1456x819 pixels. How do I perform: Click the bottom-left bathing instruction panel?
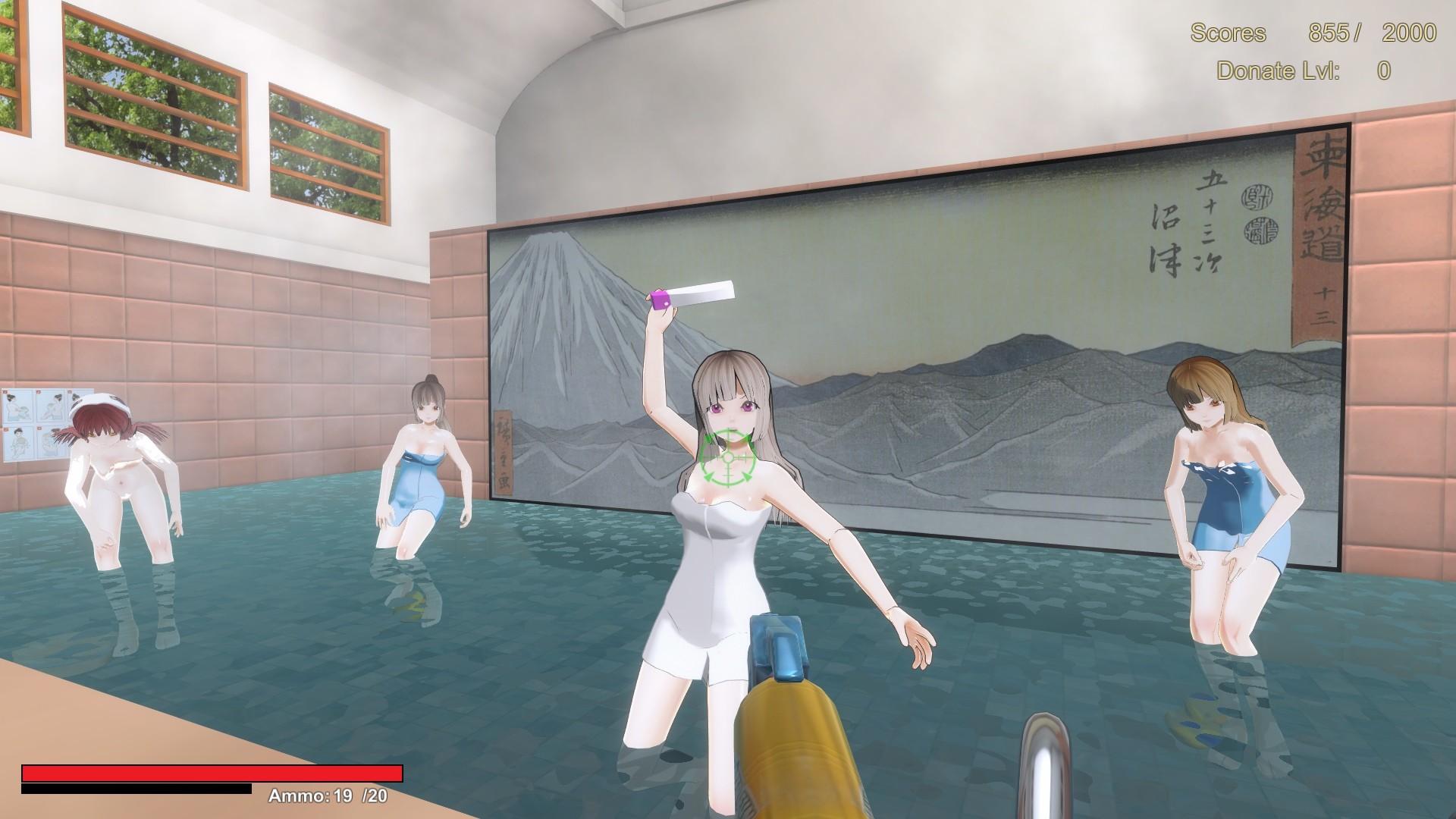[20, 441]
